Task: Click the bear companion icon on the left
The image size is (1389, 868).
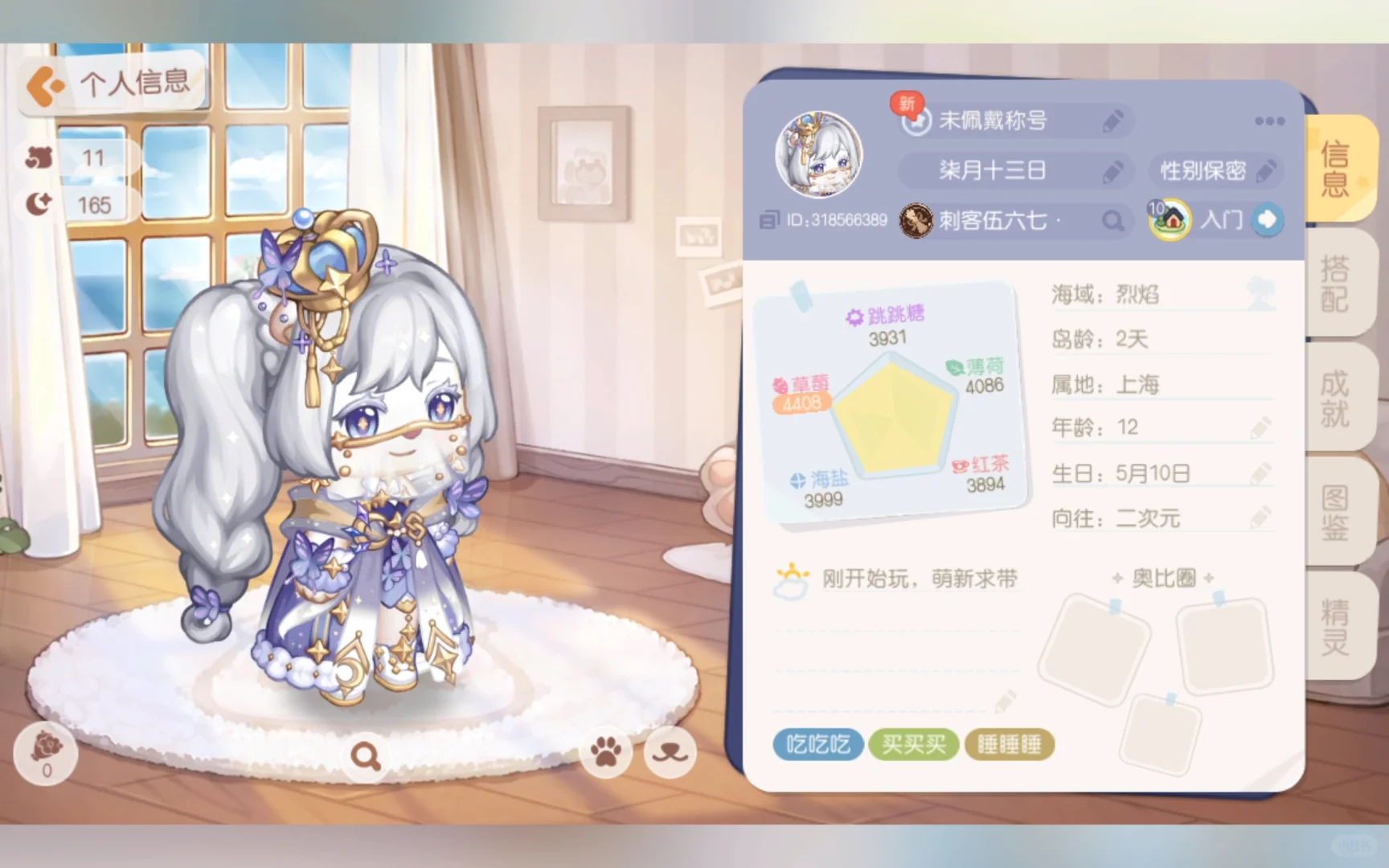Action: click(39, 158)
